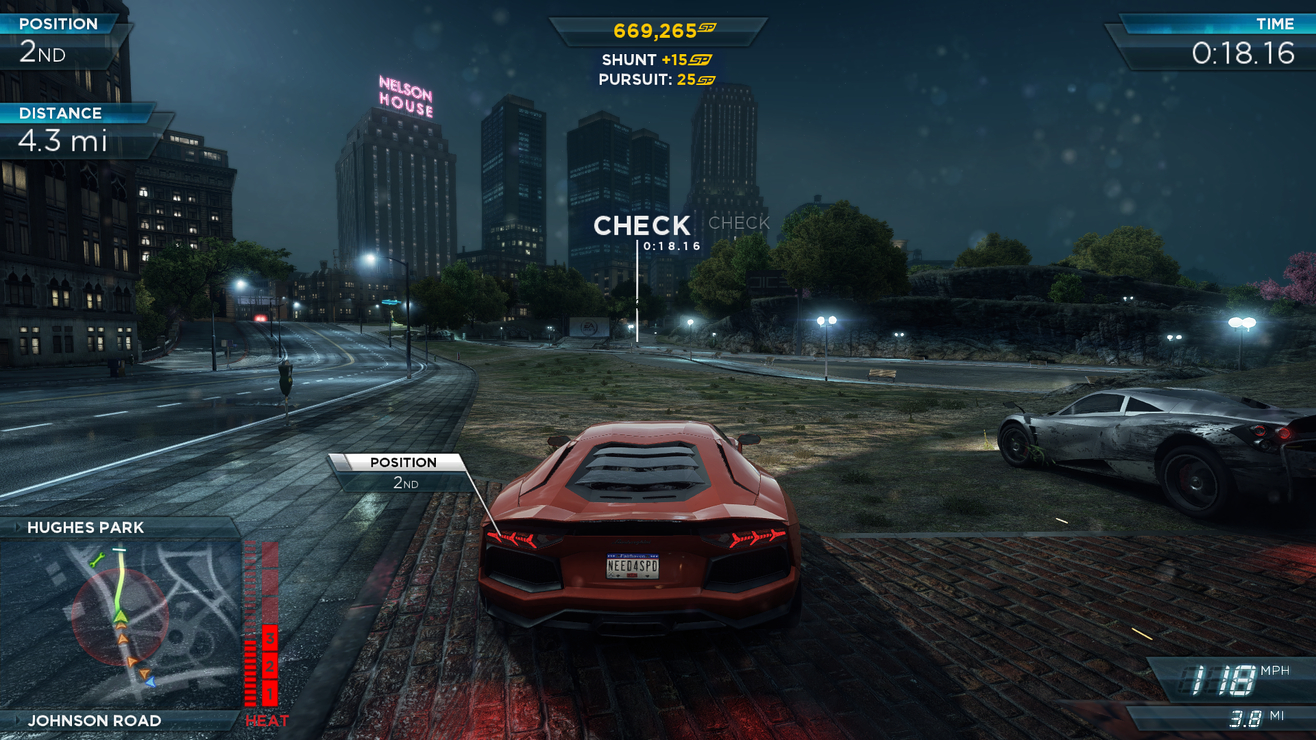
Task: Toggle heat level 1 indicator
Action: 268,689
